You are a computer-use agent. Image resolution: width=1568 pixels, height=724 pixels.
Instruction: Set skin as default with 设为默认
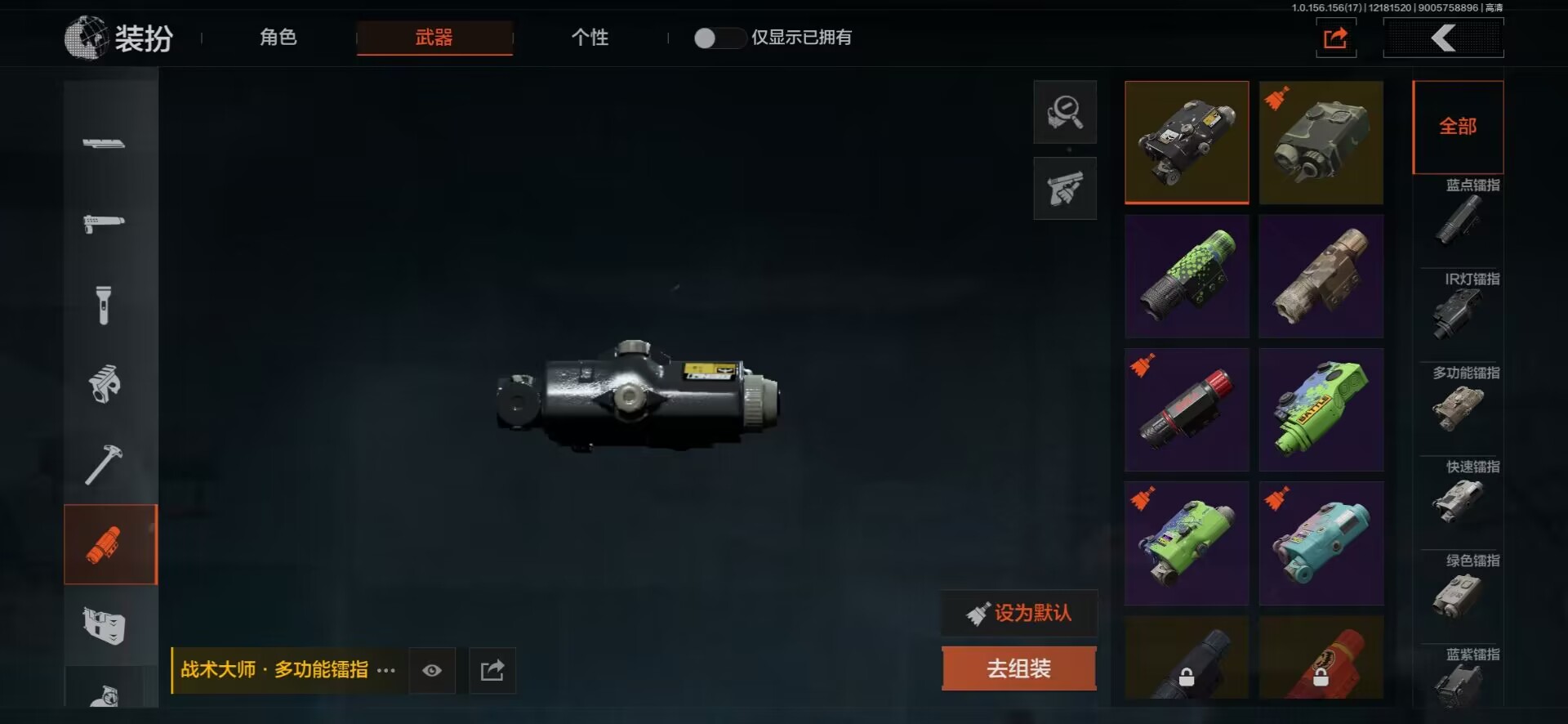1019,613
